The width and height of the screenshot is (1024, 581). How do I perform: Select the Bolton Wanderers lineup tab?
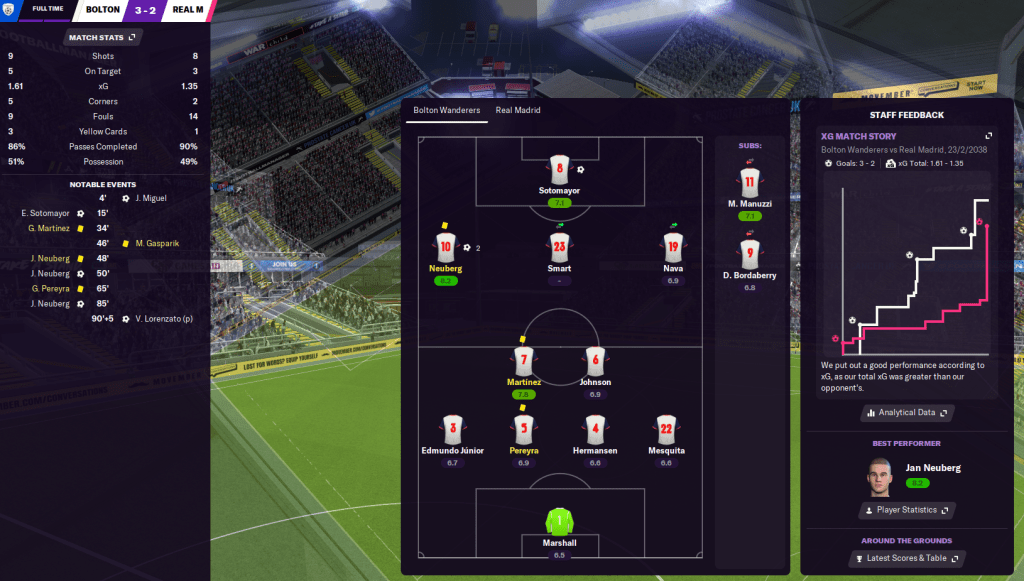(447, 110)
